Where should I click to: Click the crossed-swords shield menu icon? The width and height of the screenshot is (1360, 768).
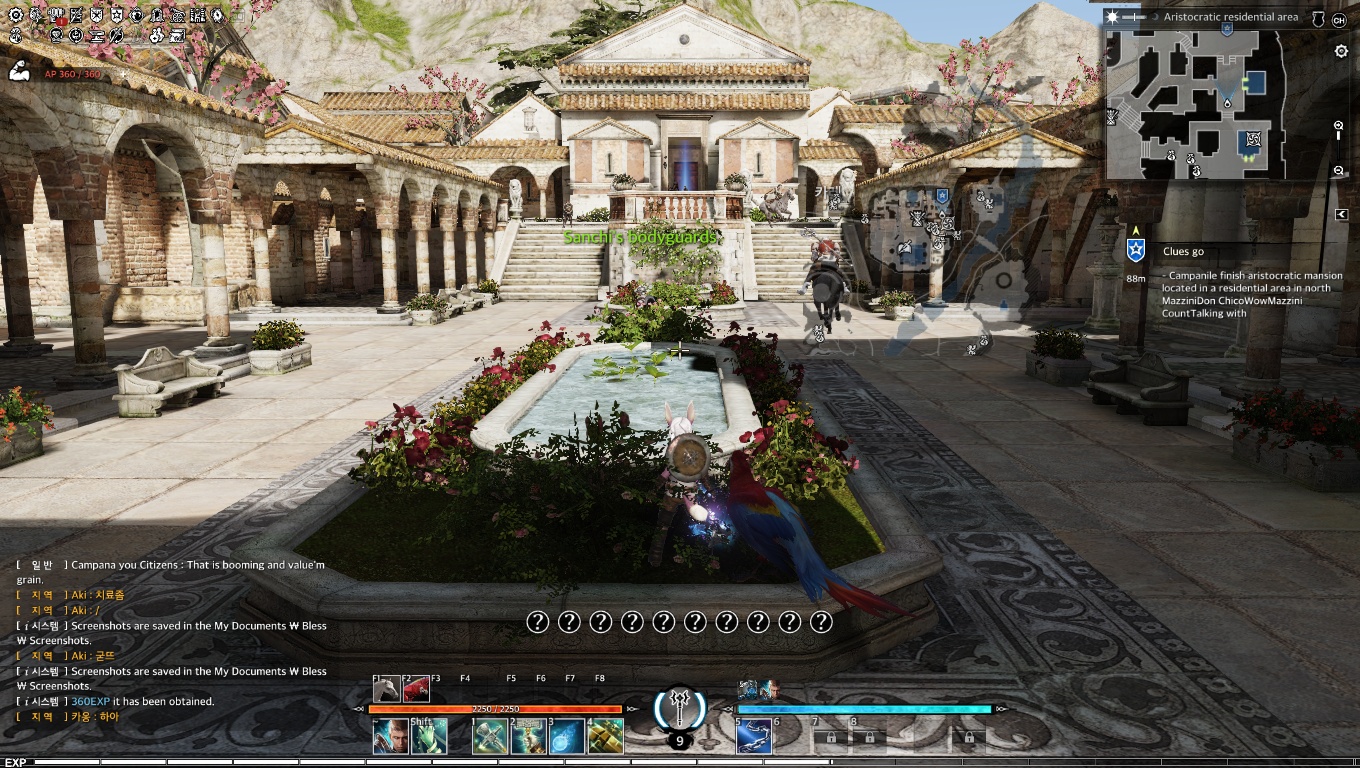(97, 16)
